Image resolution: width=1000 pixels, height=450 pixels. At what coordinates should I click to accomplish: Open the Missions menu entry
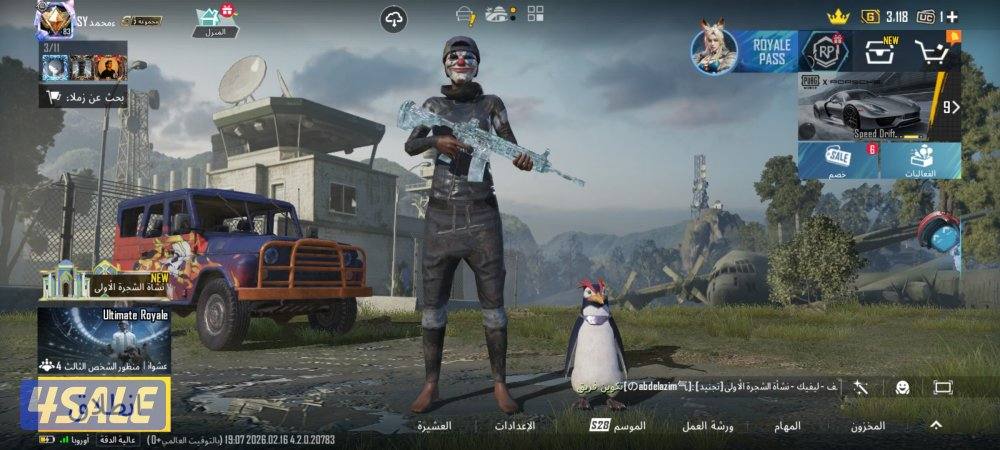tap(787, 426)
